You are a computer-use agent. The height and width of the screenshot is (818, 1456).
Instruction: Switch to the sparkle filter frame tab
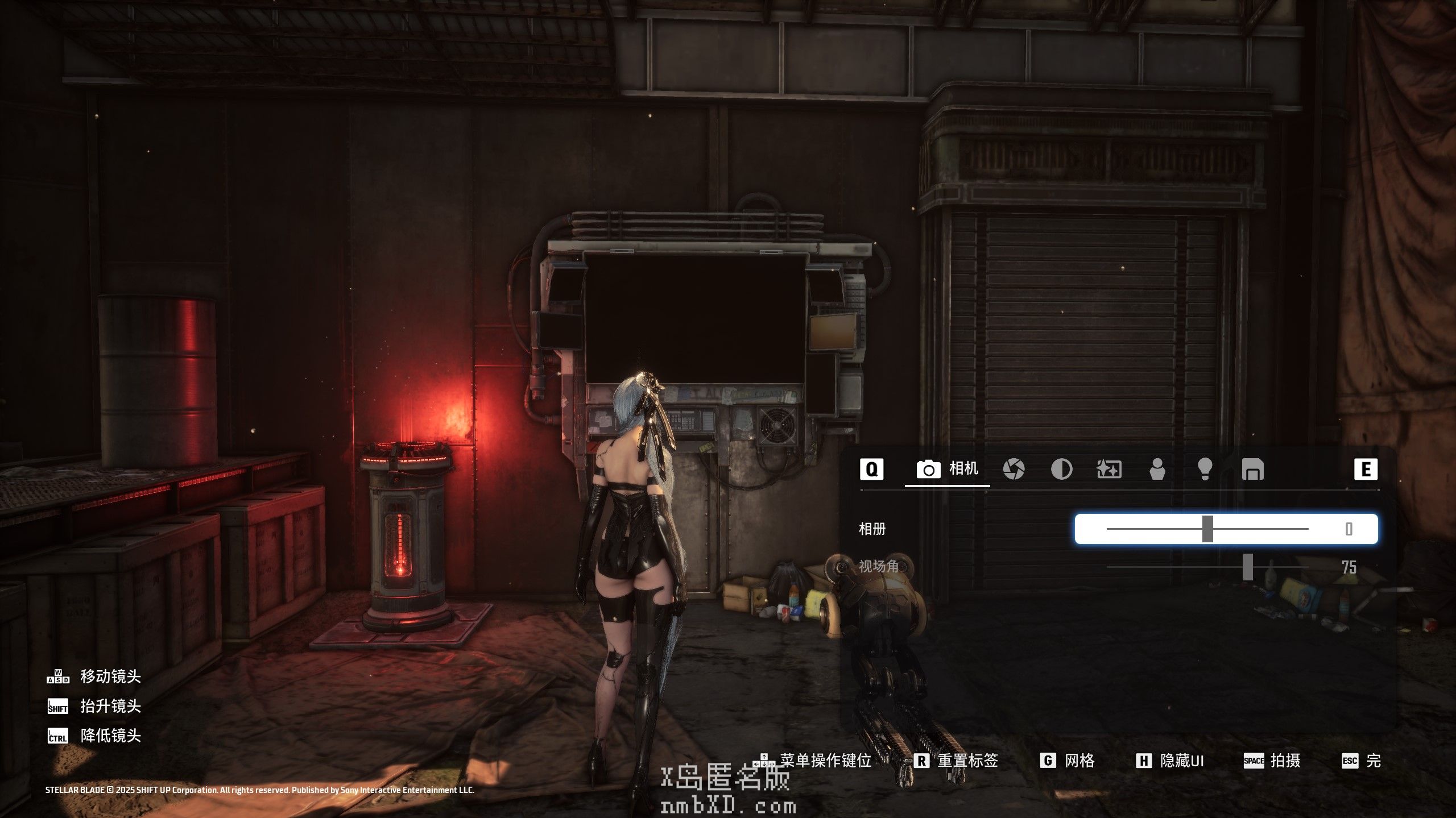[x=1108, y=470]
